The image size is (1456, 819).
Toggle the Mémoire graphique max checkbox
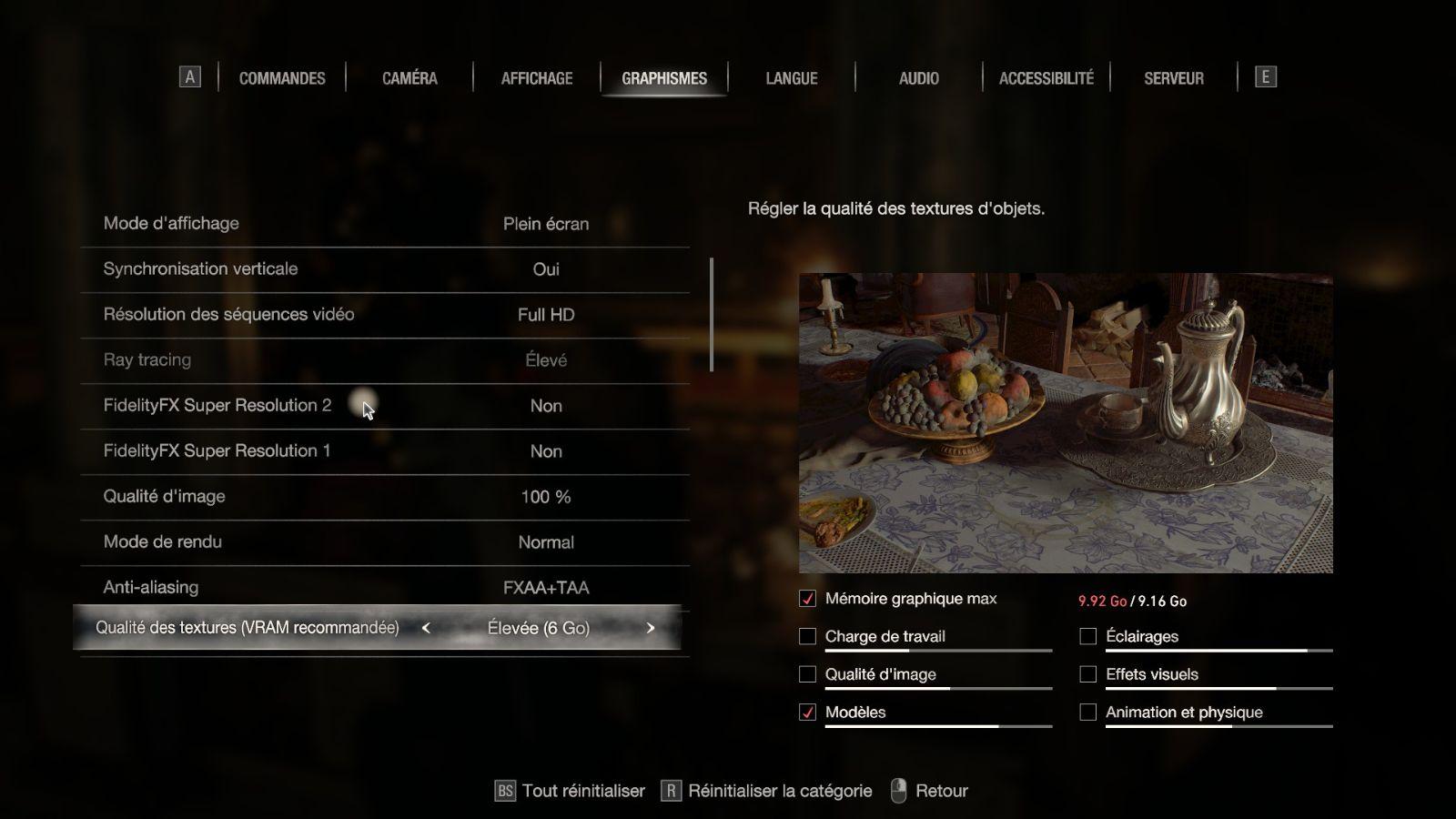tap(807, 599)
